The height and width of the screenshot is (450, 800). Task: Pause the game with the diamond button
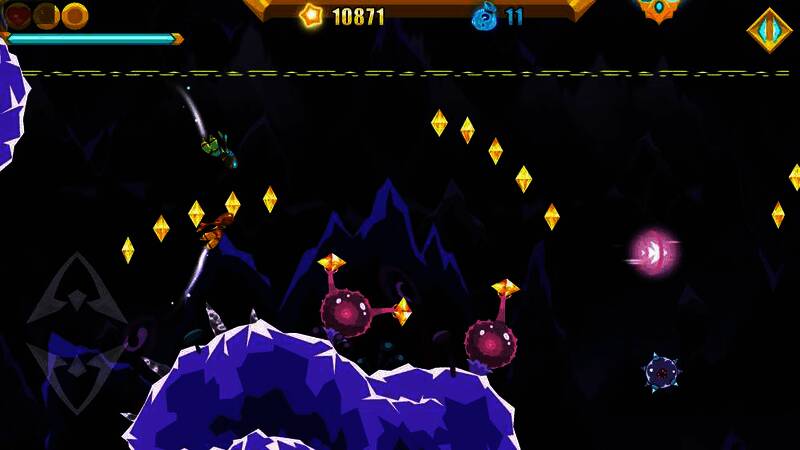[769, 30]
